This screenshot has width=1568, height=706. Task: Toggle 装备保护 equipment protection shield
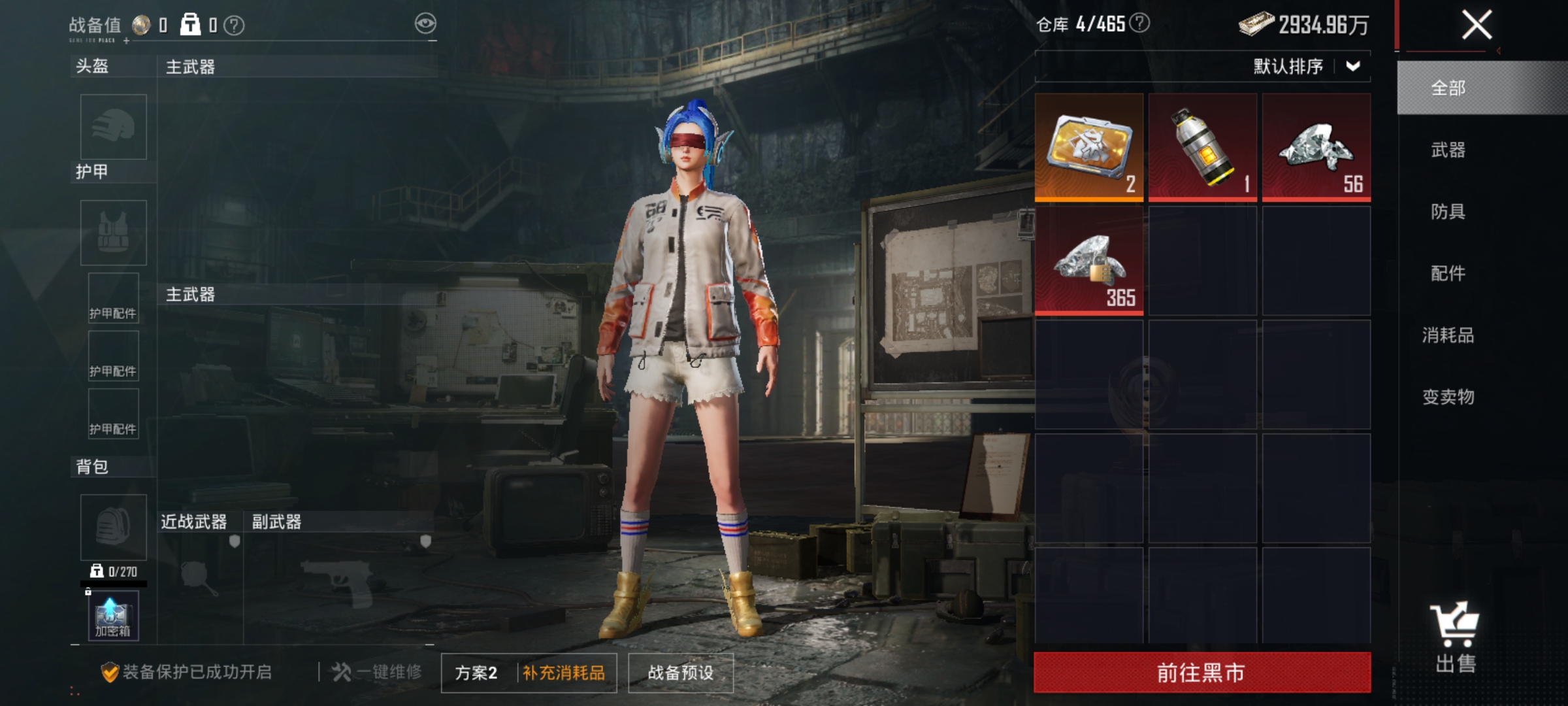point(110,673)
